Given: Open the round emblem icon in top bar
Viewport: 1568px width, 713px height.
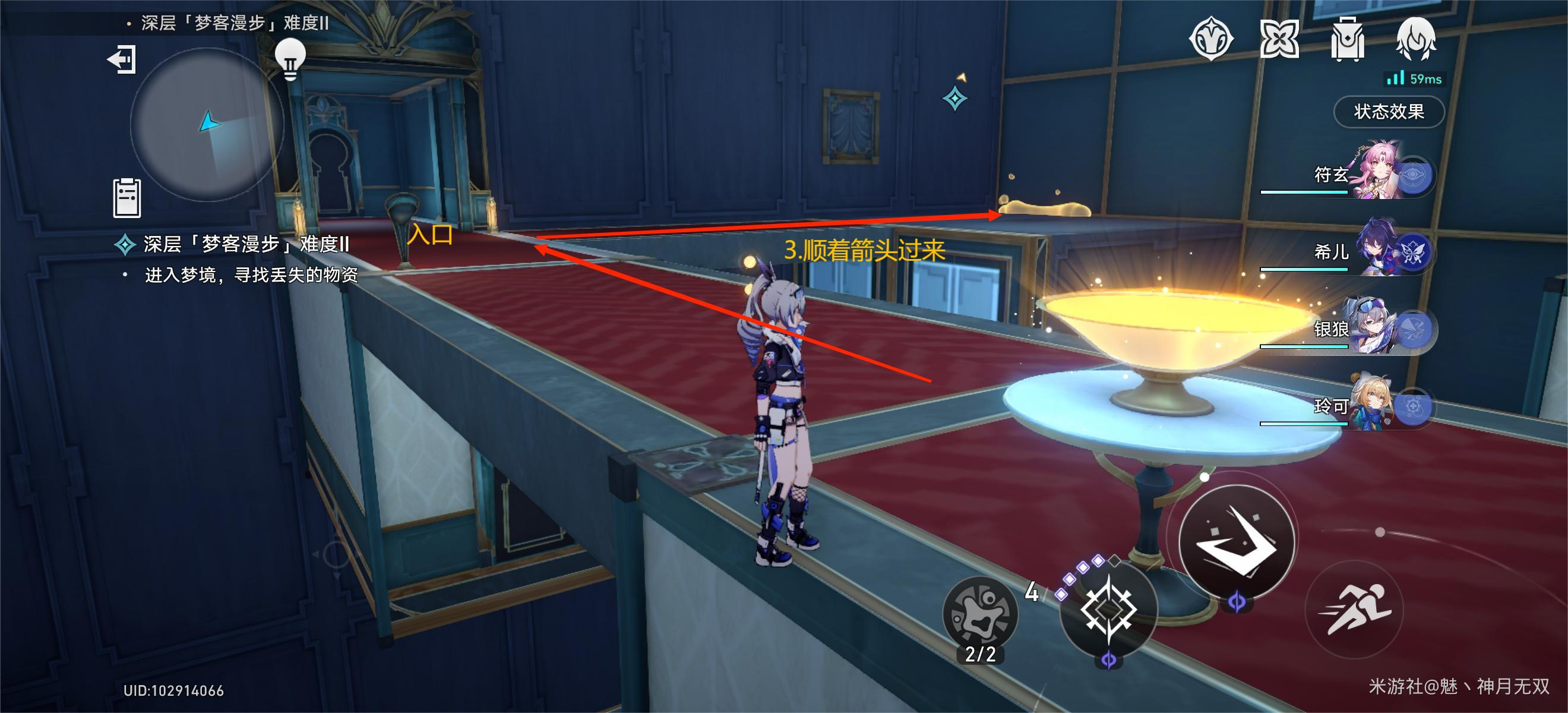Looking at the screenshot, I should (1210, 39).
